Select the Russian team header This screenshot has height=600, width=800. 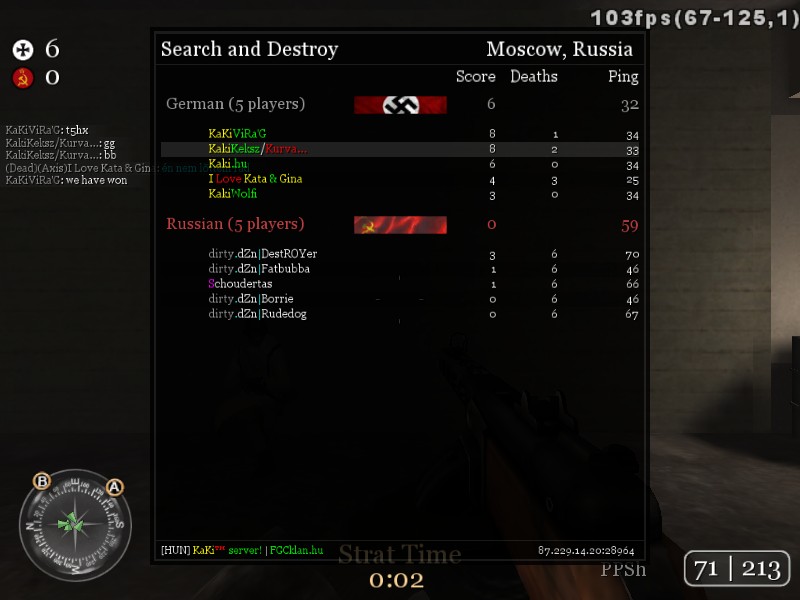tap(235, 224)
